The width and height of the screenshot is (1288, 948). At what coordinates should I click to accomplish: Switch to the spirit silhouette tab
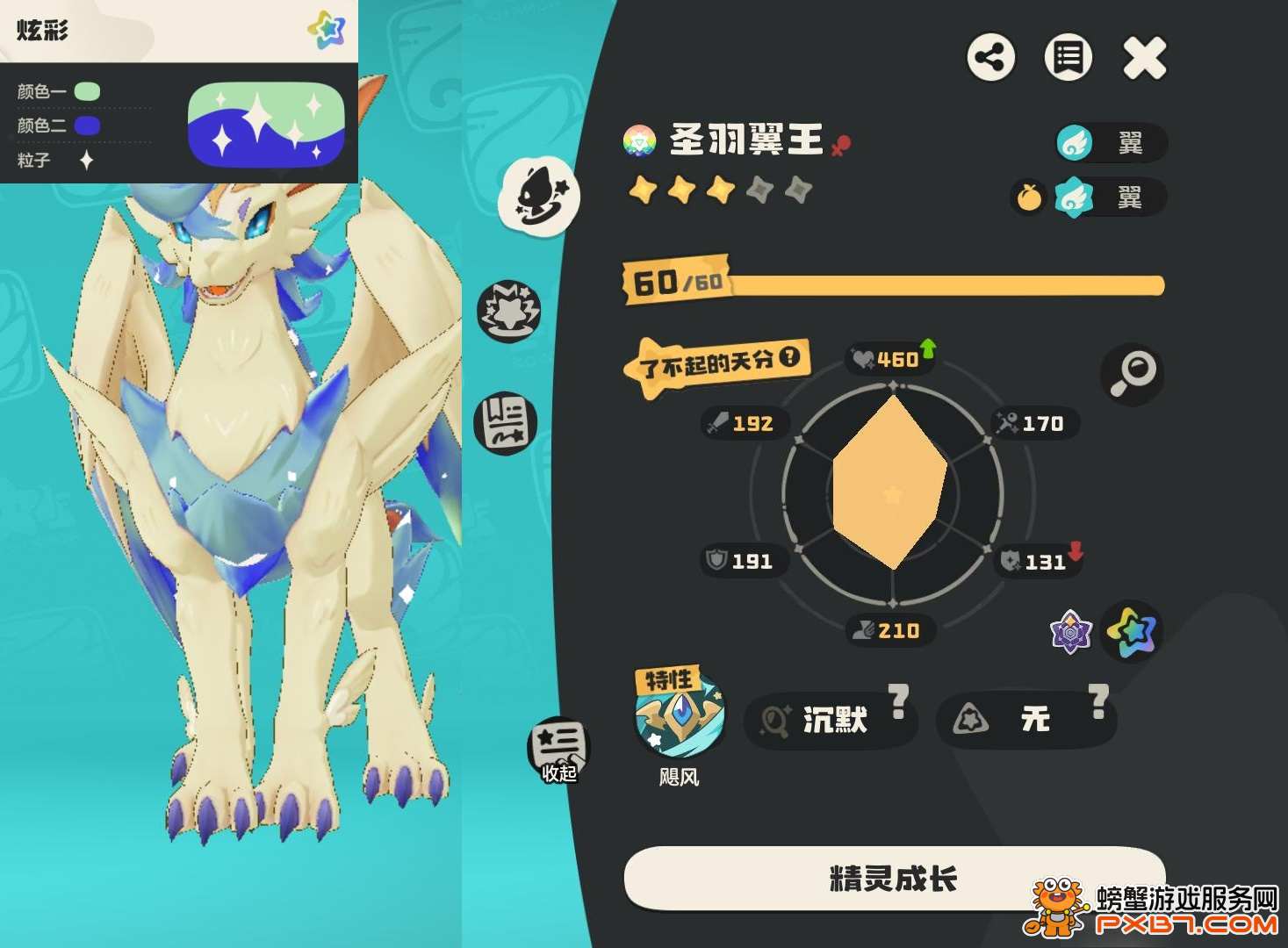coord(539,195)
